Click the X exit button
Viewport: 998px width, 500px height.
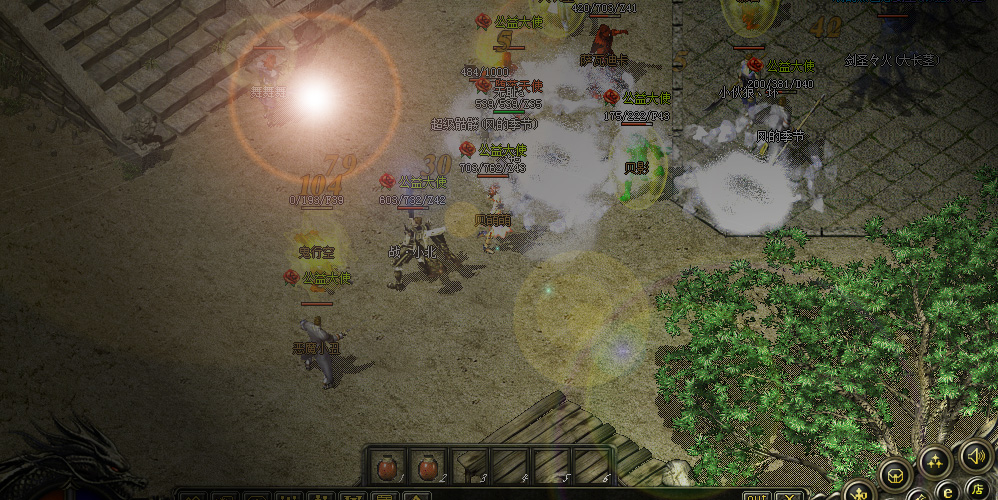pos(789,496)
